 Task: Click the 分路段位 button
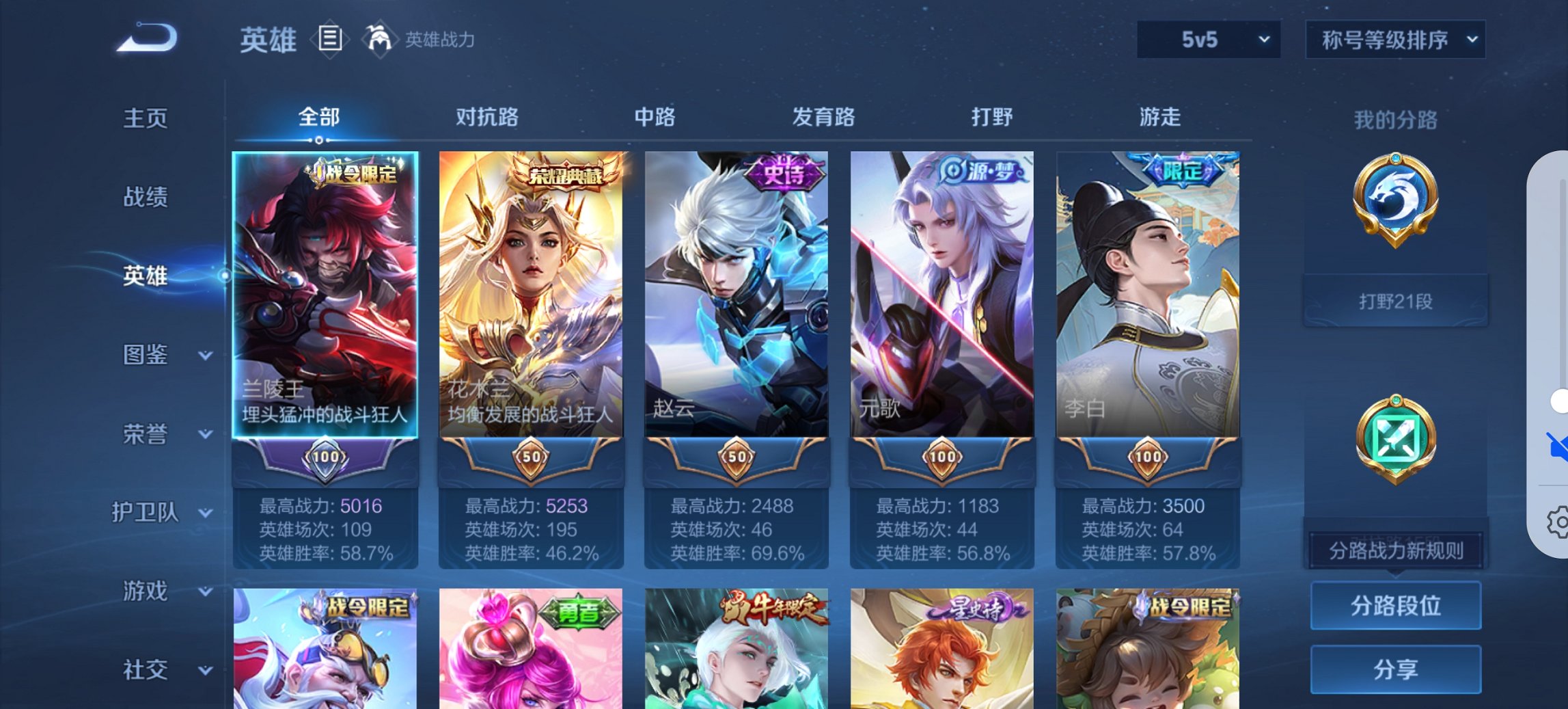click(x=1395, y=606)
